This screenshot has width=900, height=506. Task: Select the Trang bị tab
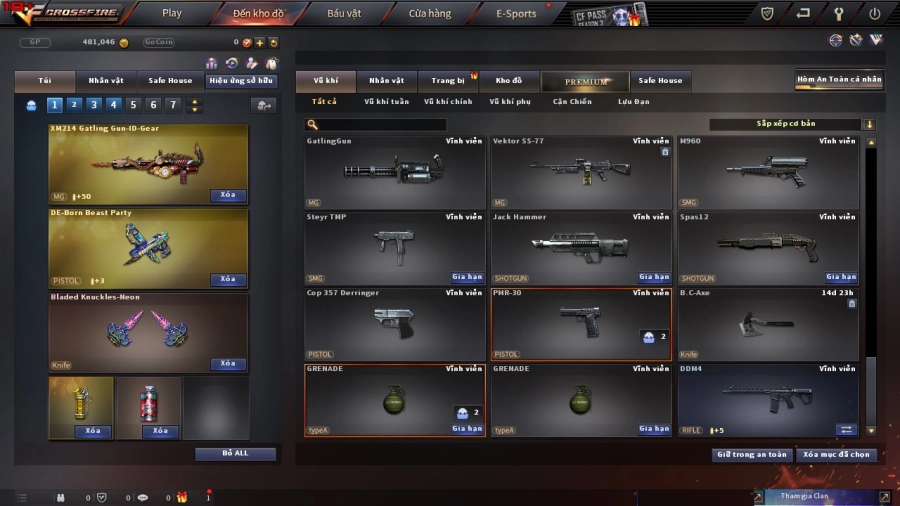point(448,81)
